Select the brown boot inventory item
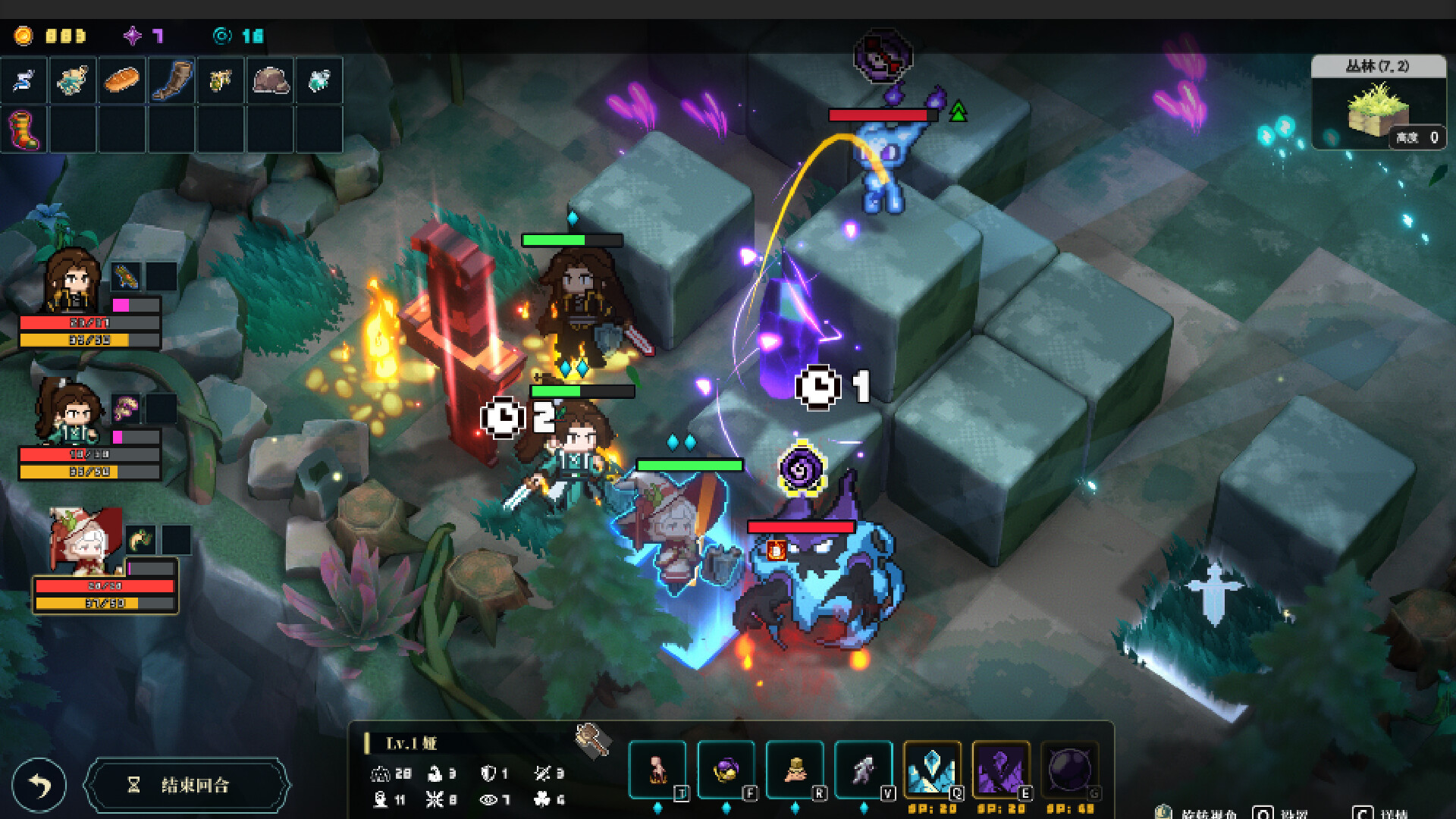The image size is (1456, 819). [x=171, y=80]
